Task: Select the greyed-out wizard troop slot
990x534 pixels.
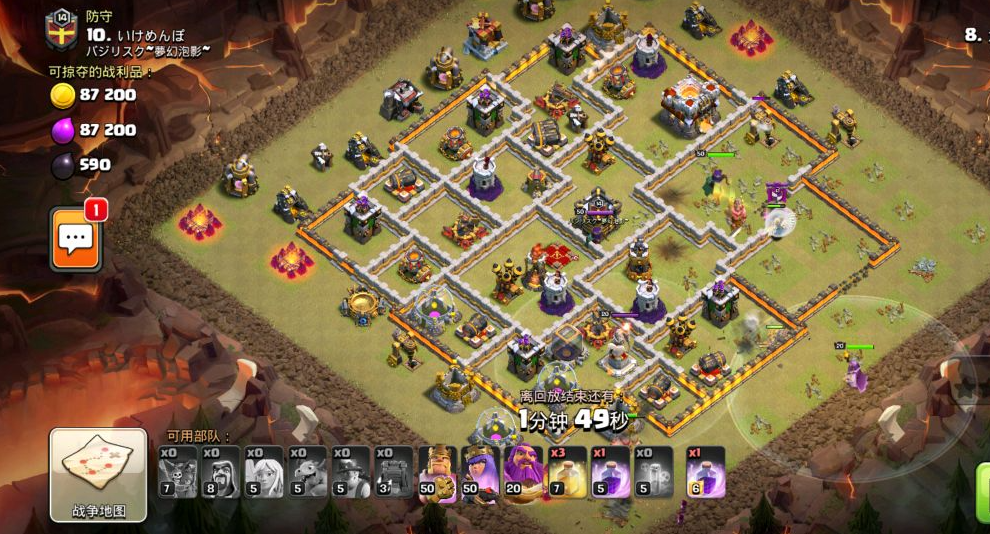Action: [221, 471]
